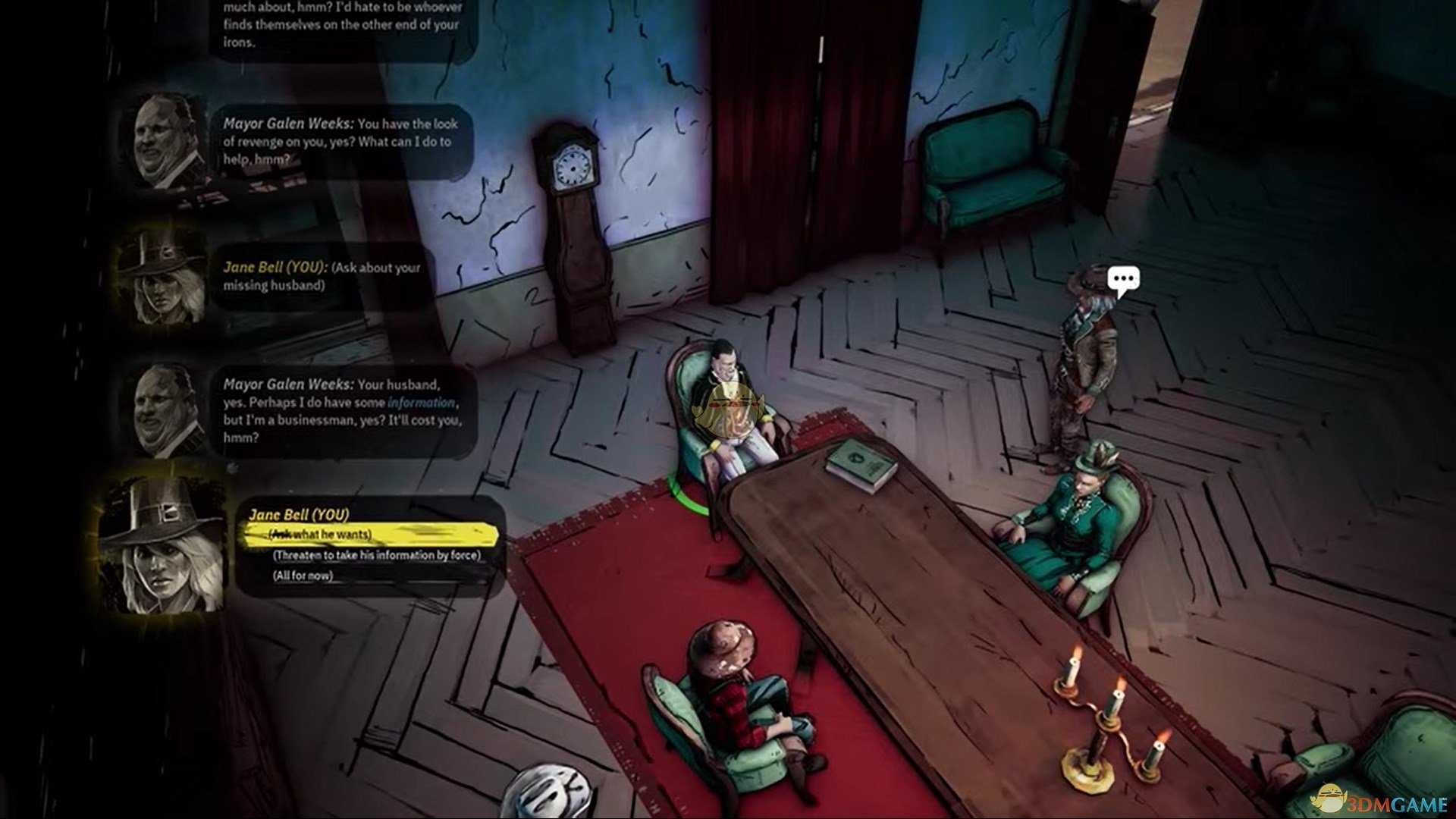1456x819 pixels.
Task: Select "Threaten to take his information by force"
Action: (377, 555)
